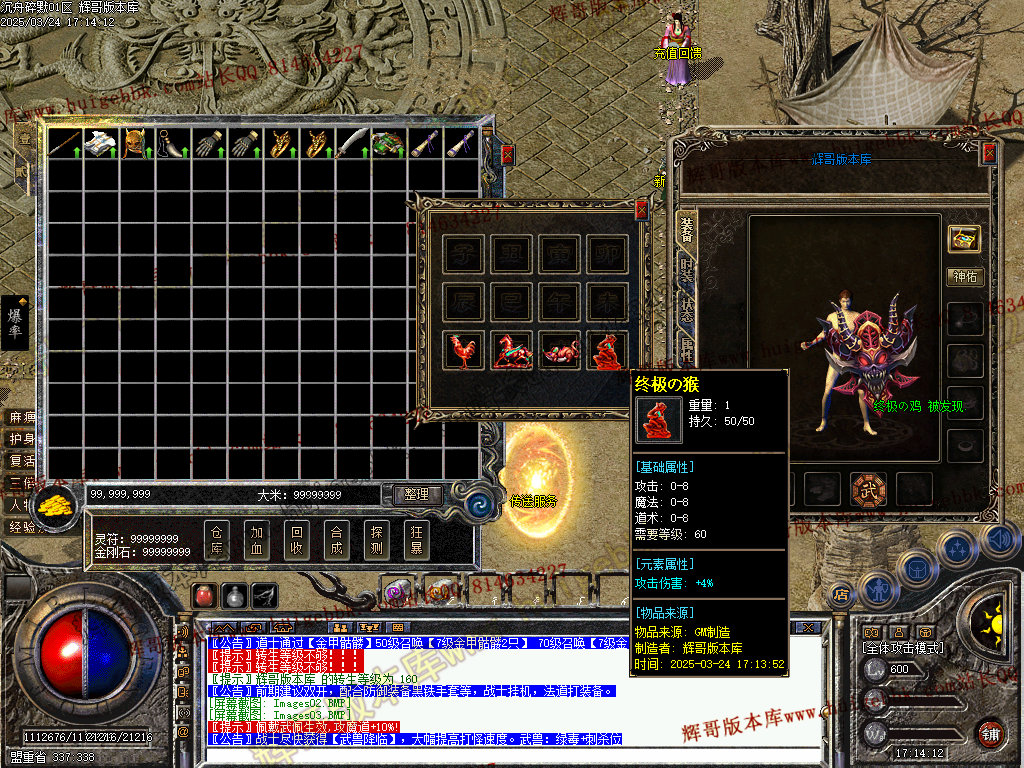Viewport: 1024px width, 768px height.
Task: Activate the 狂暴 berserk button
Action: click(x=416, y=539)
